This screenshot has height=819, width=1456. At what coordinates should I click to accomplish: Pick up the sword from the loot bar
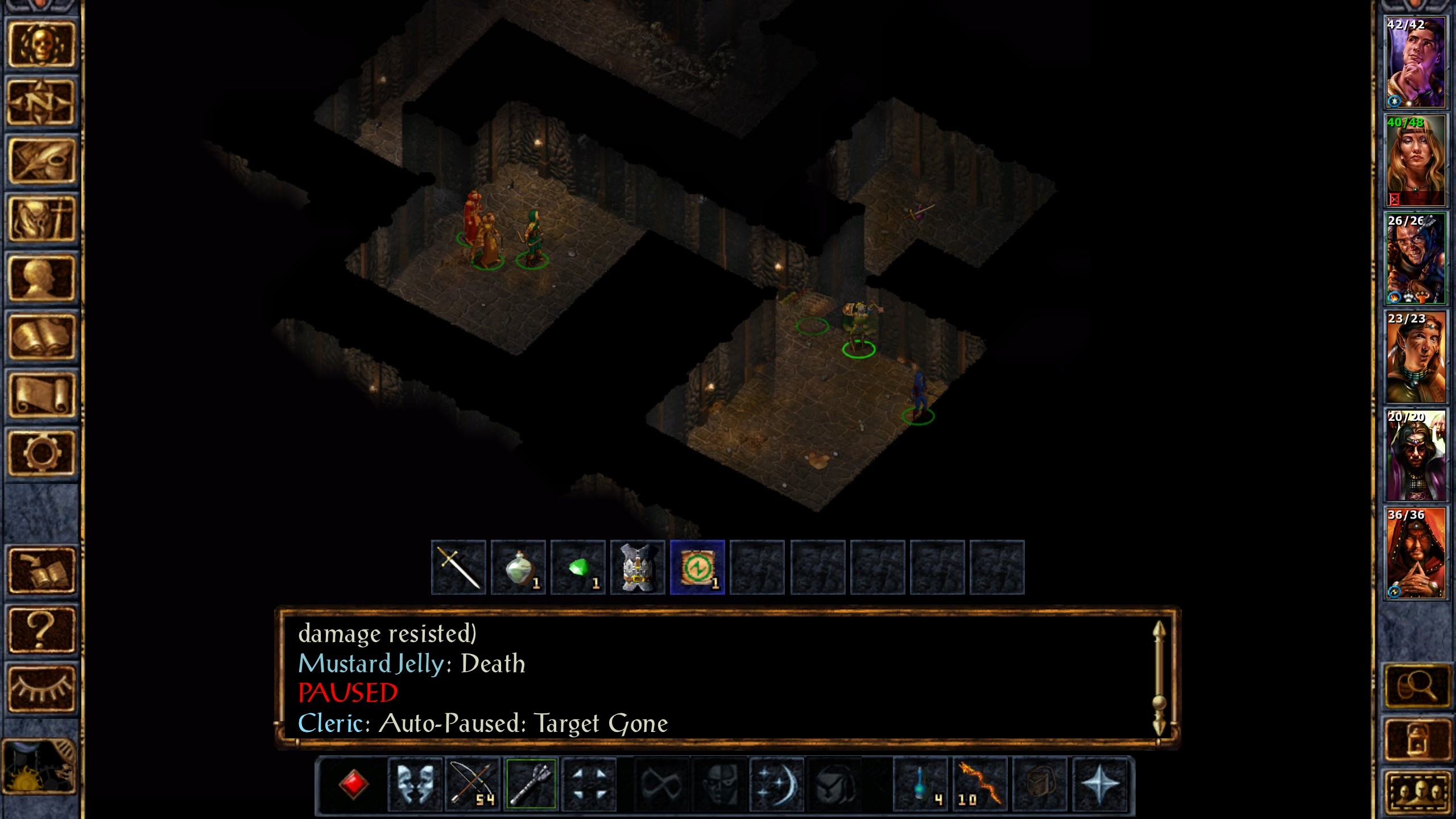[458, 567]
